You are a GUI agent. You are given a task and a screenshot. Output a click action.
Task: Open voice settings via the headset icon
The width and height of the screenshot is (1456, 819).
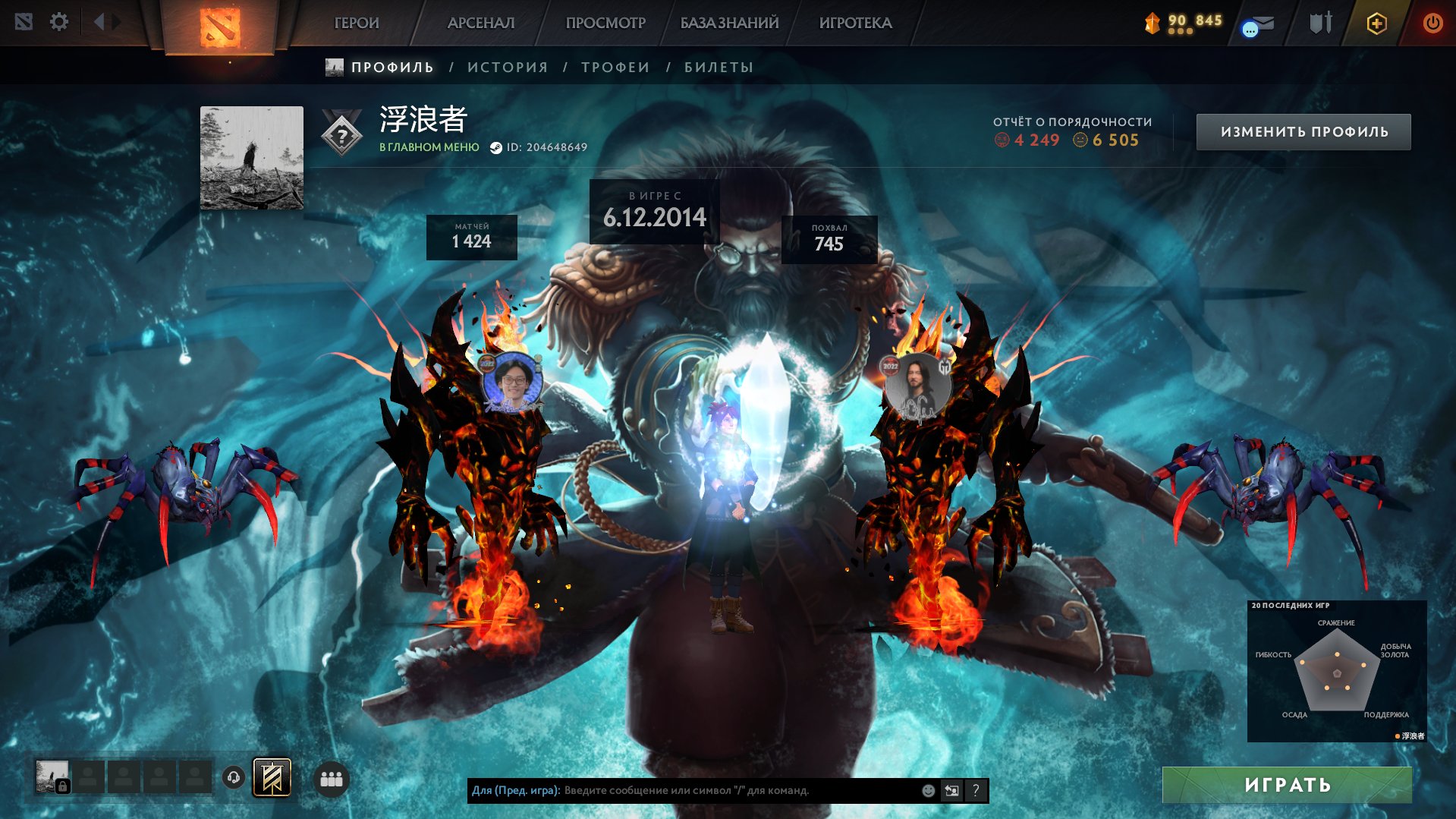click(x=233, y=778)
